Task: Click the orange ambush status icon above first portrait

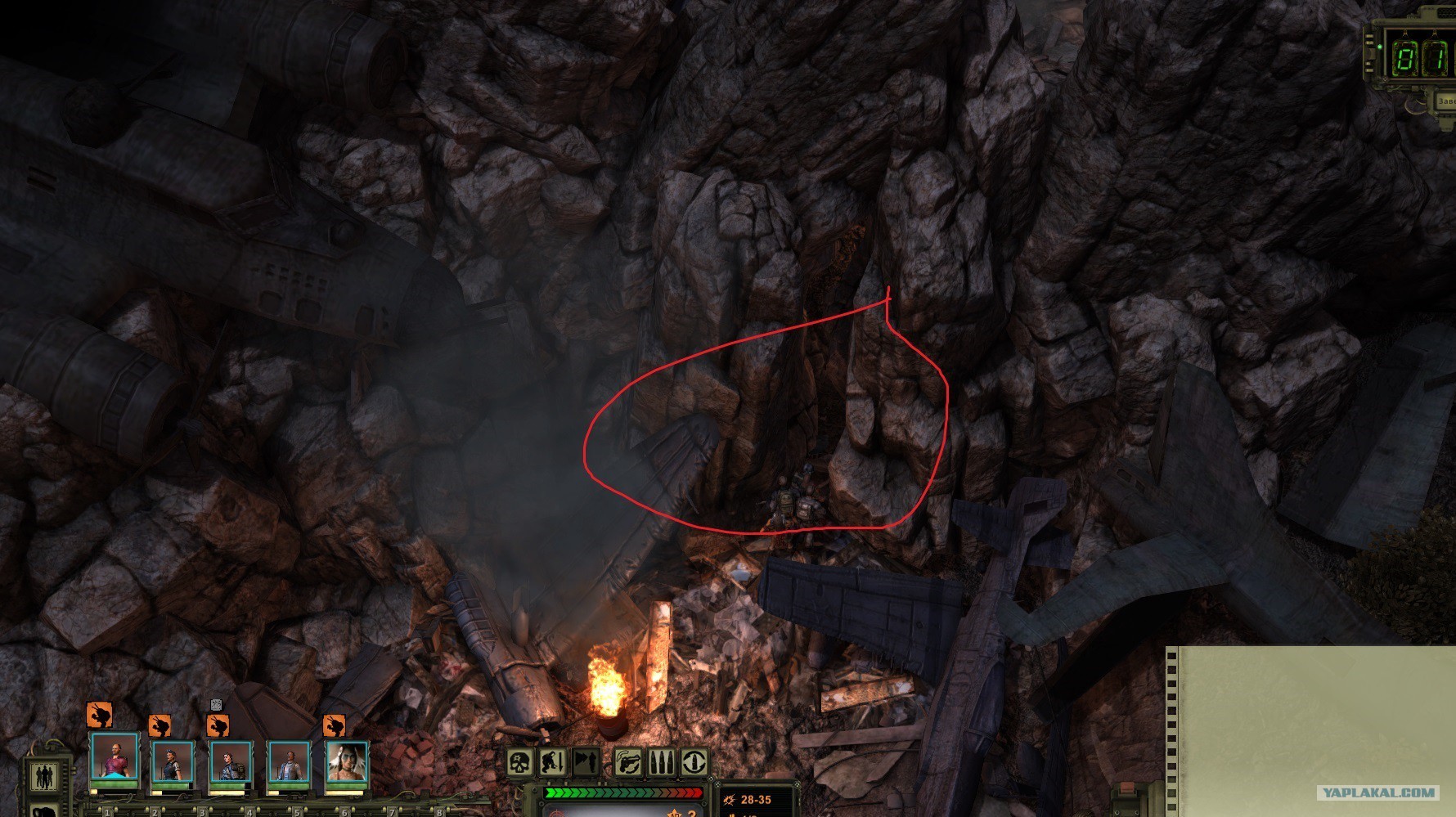Action: coord(99,715)
